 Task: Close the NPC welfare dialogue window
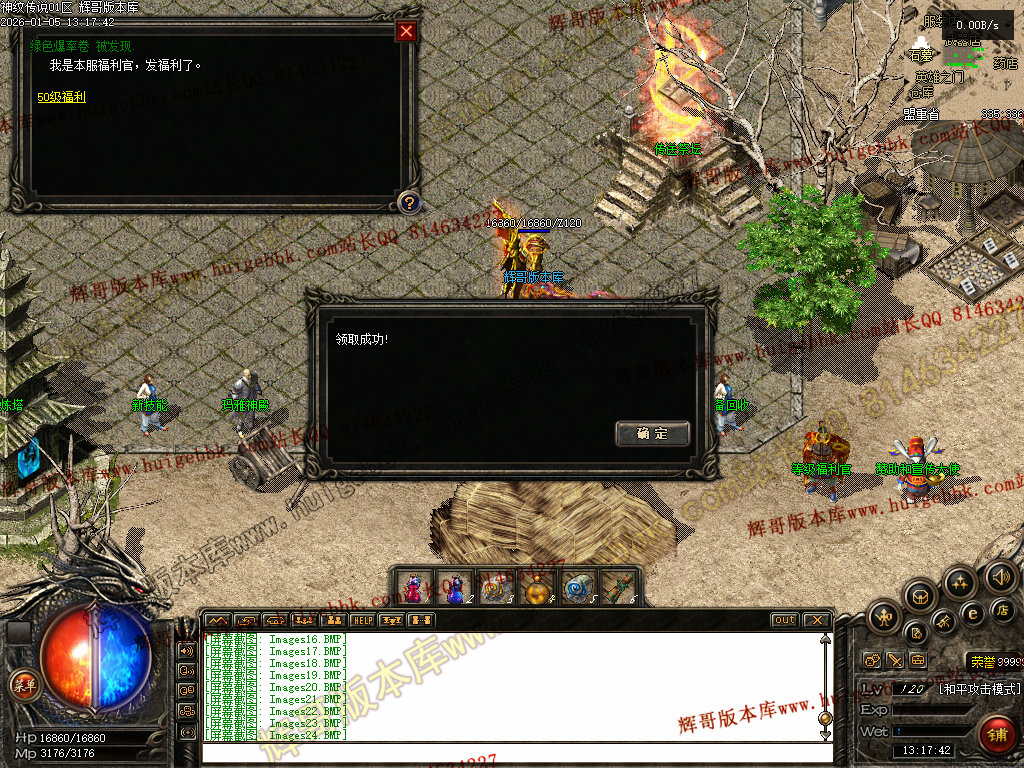point(406,31)
